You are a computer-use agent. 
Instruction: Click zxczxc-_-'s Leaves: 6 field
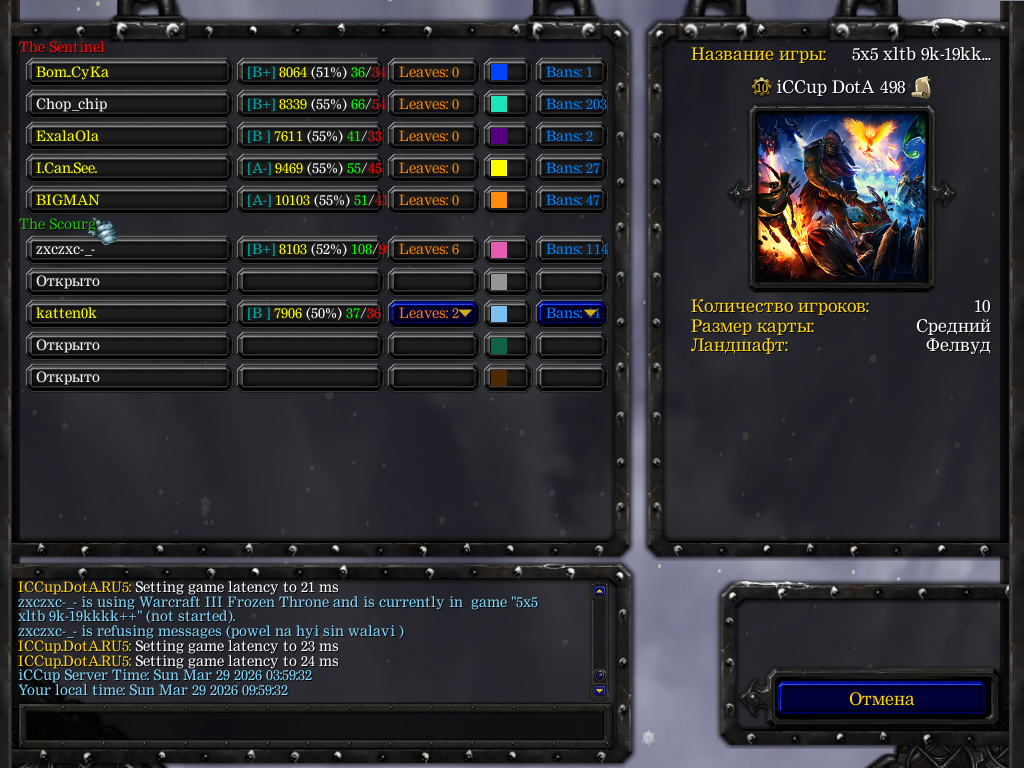tap(430, 249)
